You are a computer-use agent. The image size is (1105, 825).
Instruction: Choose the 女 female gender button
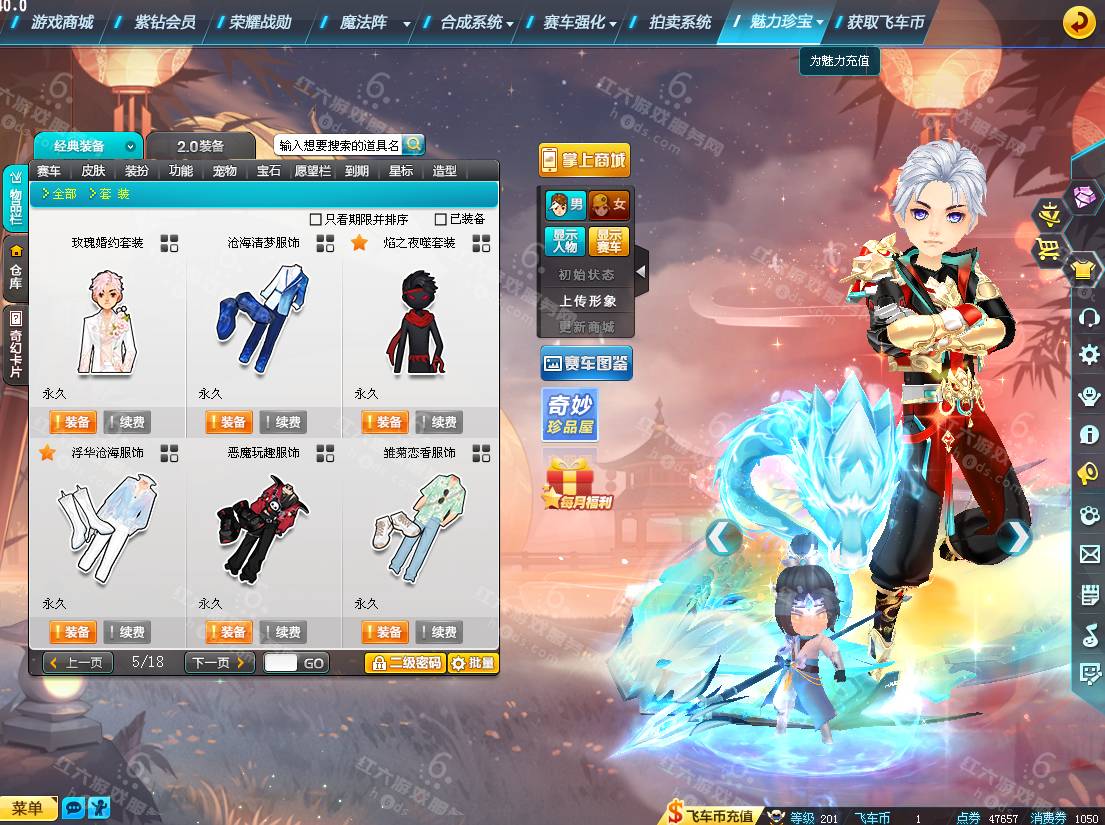(x=609, y=206)
